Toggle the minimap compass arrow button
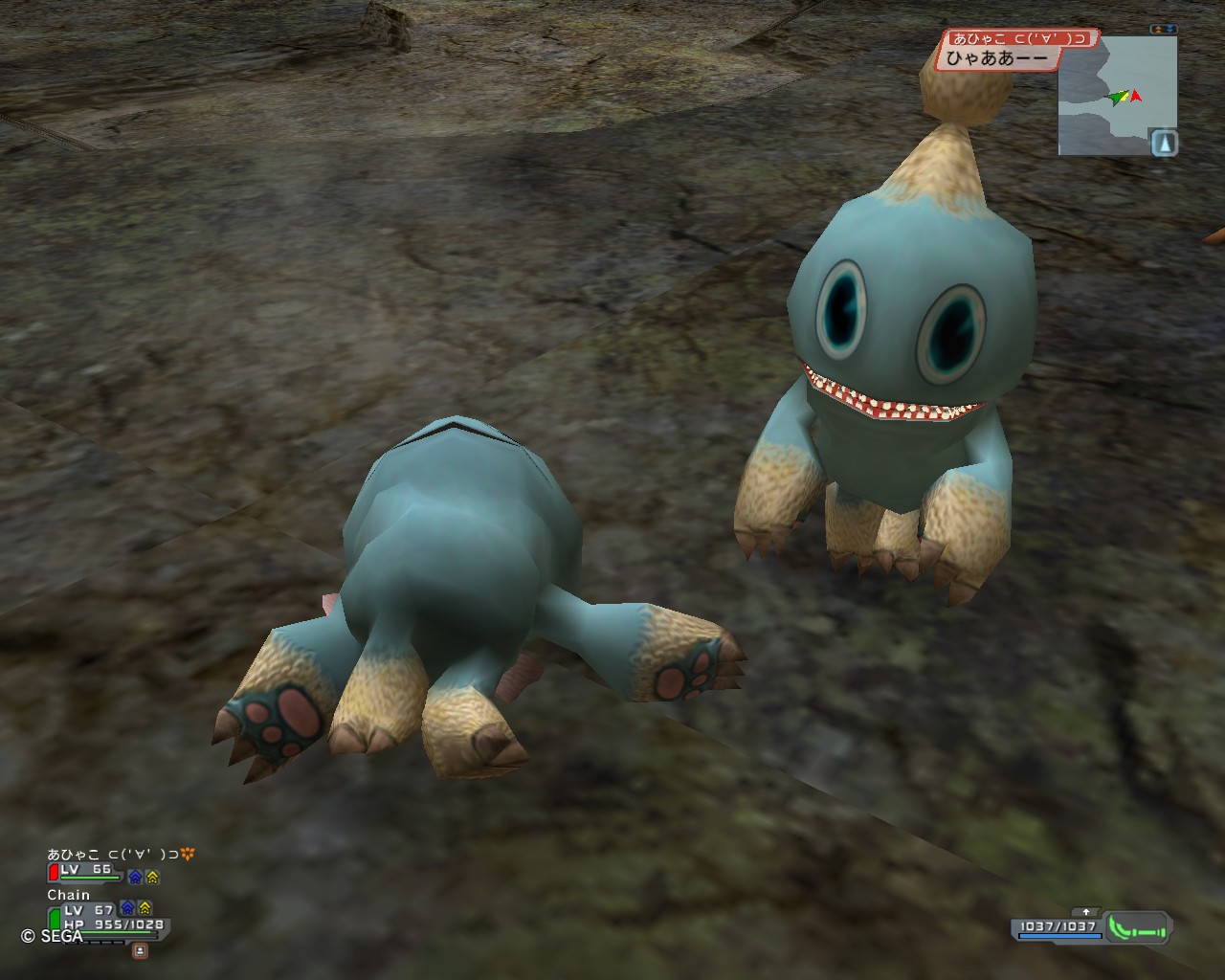This screenshot has height=980, width=1225. point(1164,144)
